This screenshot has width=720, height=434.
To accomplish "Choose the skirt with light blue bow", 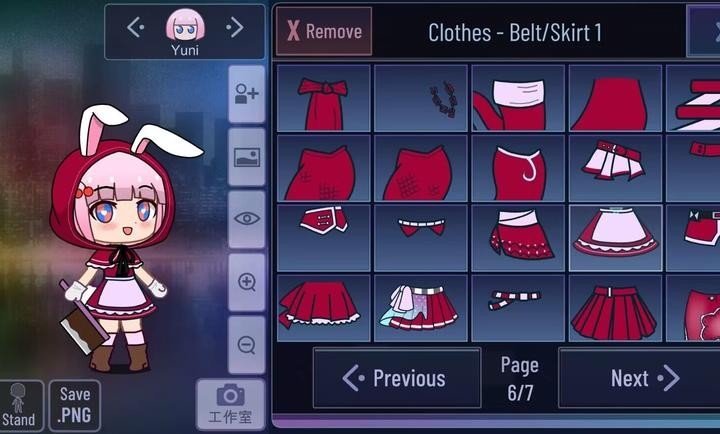I will click(x=421, y=308).
